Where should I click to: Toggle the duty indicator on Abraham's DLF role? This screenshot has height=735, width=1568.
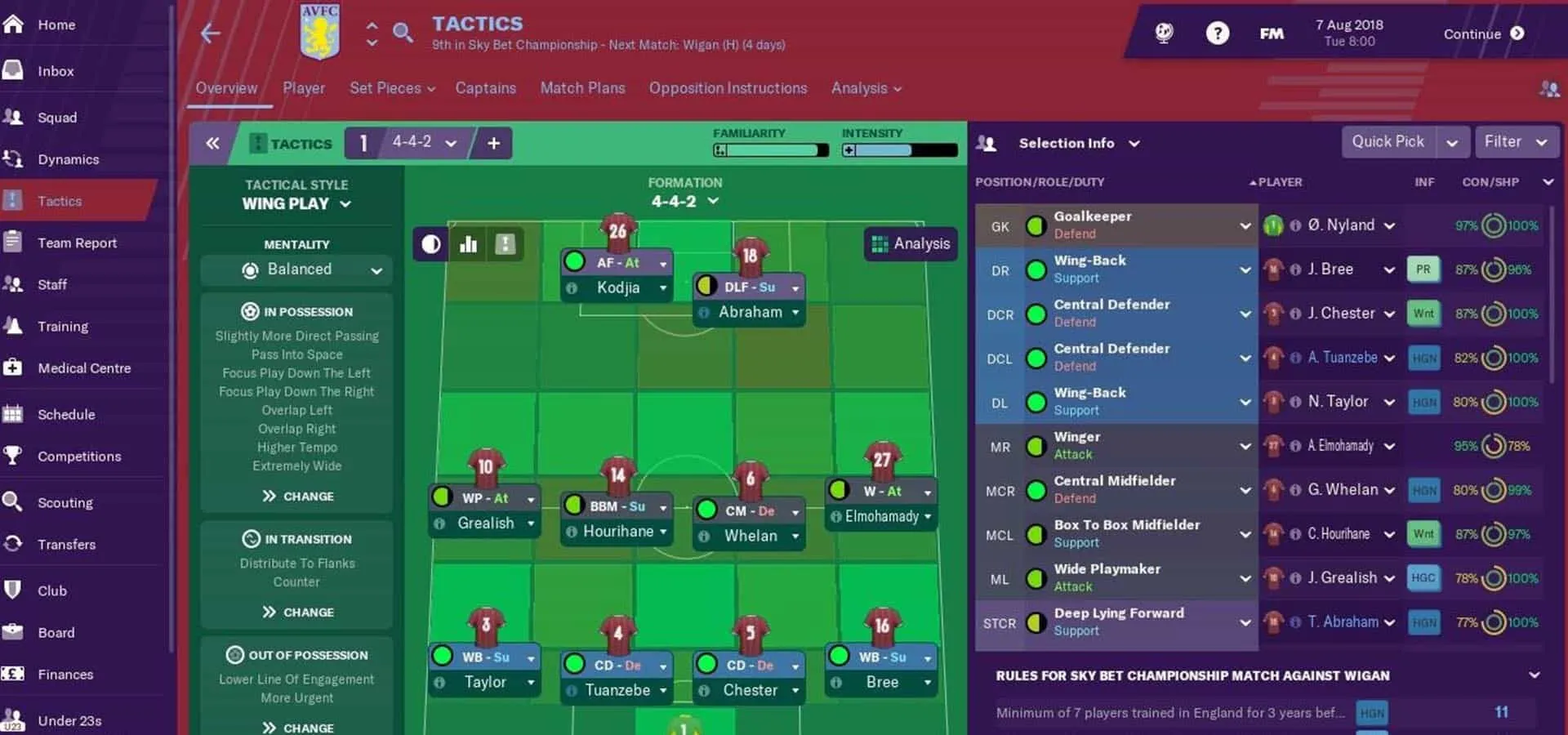(x=706, y=287)
